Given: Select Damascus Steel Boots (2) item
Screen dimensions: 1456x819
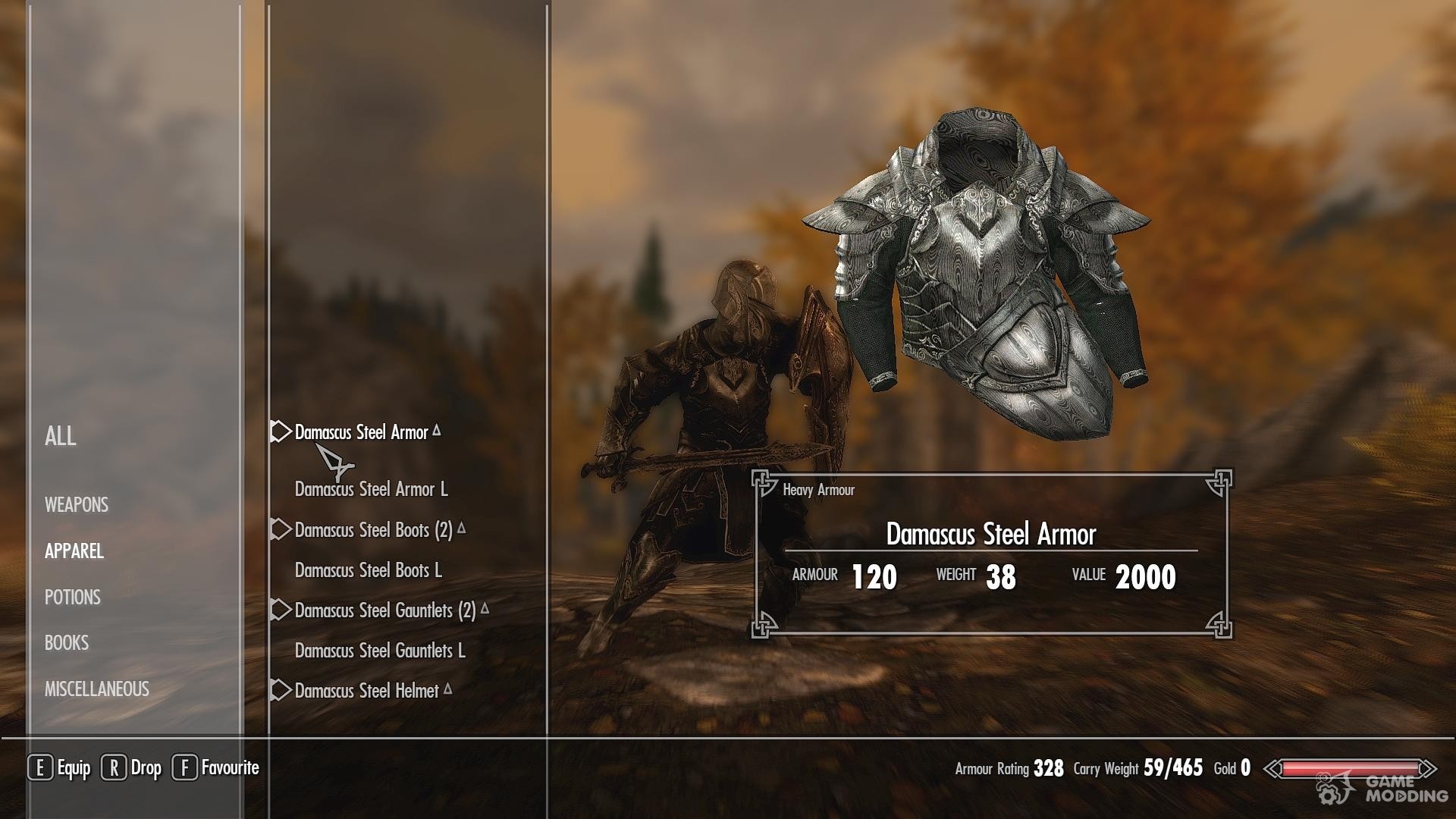Looking at the screenshot, I should (373, 530).
